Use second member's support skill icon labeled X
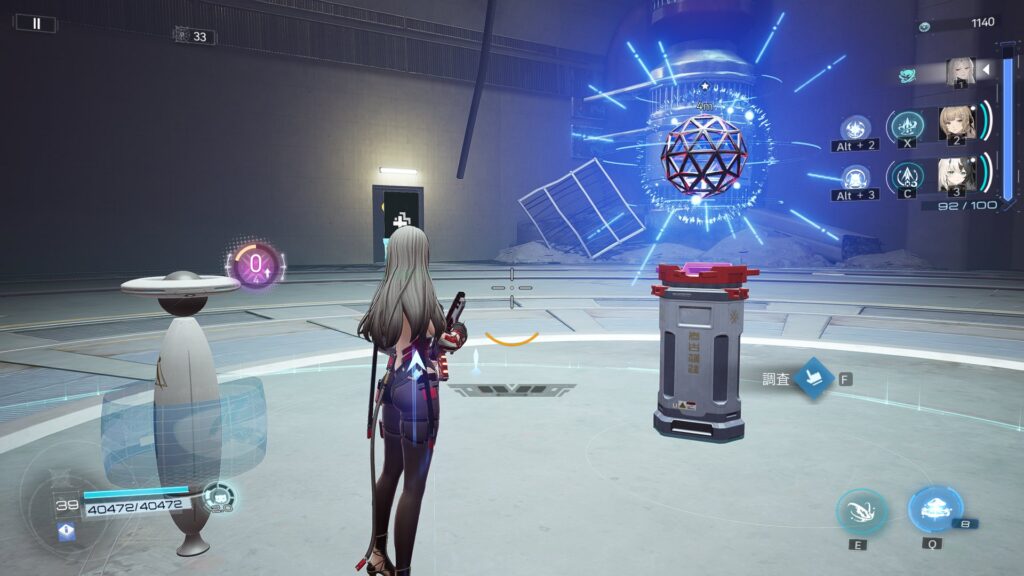Viewport: 1024px width, 576px height. tap(907, 126)
